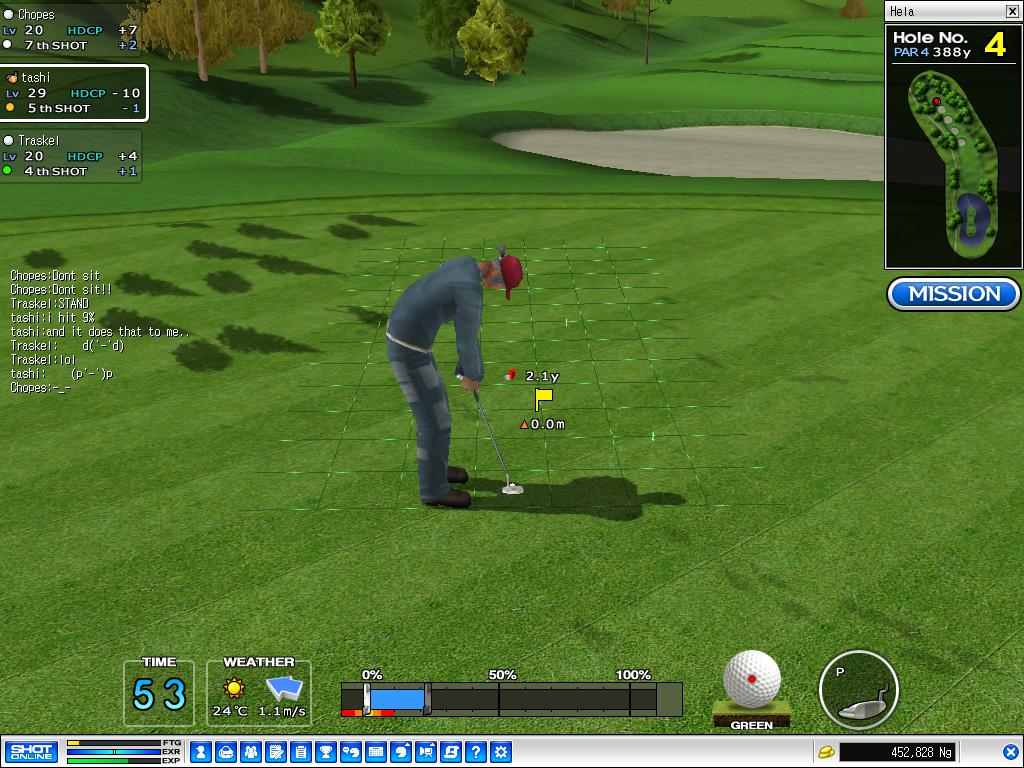1024x768 pixels.
Task: Open the help question mark icon
Action: point(476,752)
